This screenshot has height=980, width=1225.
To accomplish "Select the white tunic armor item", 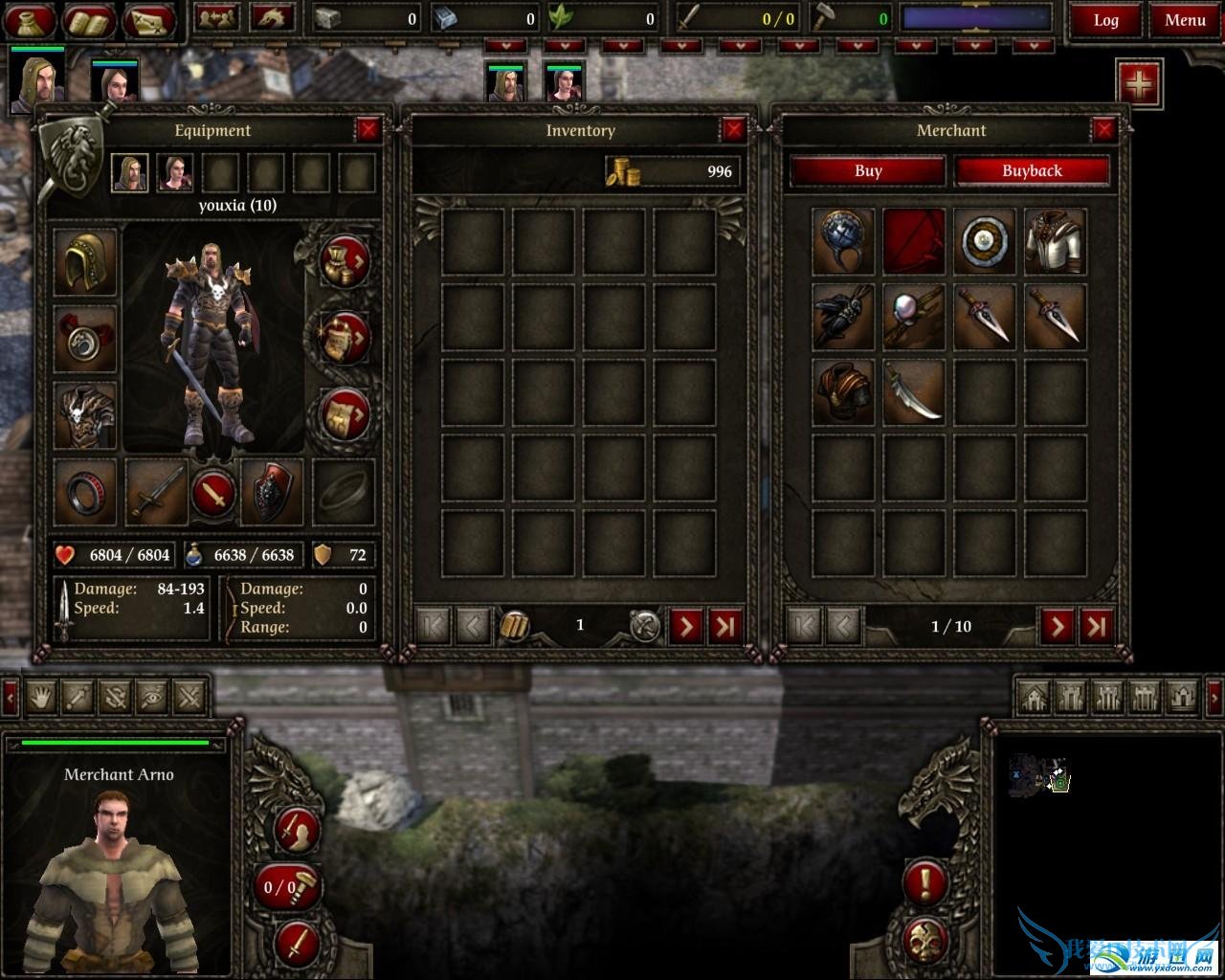I will pyautogui.click(x=1055, y=241).
